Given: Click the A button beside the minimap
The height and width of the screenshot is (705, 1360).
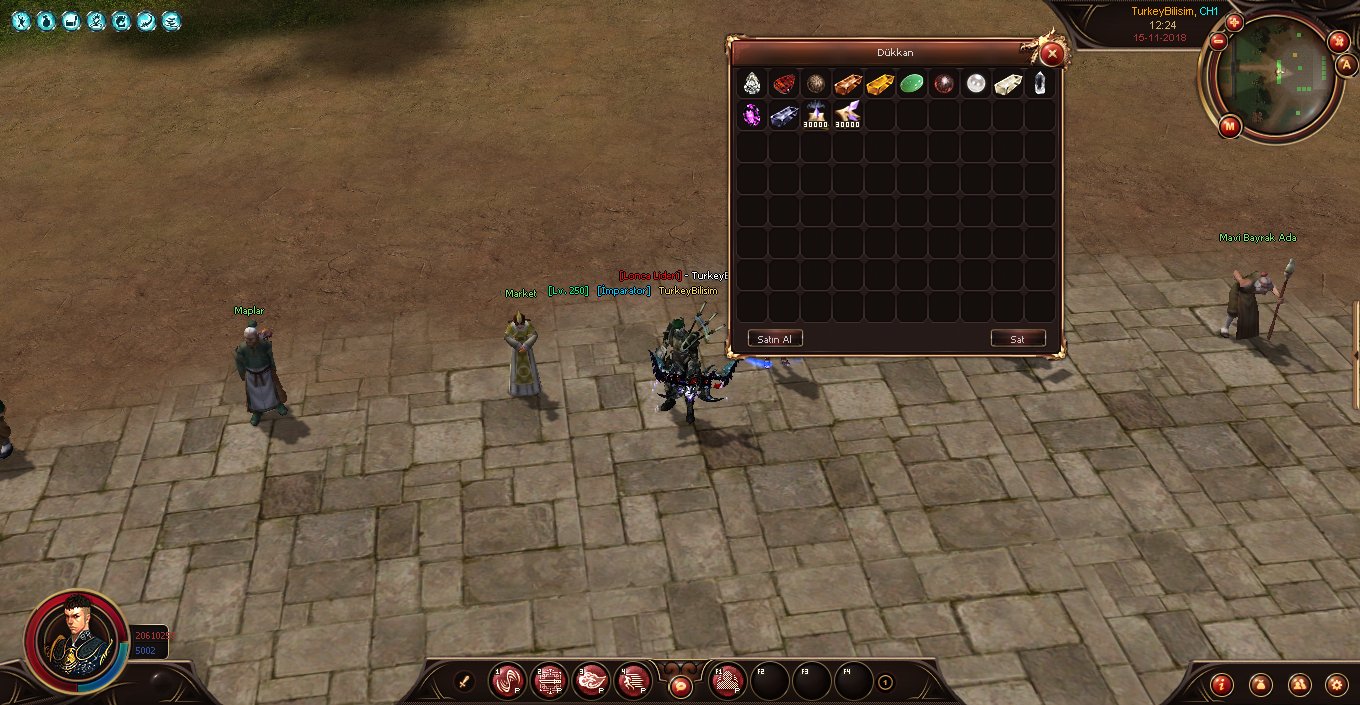Looking at the screenshot, I should click(1346, 65).
